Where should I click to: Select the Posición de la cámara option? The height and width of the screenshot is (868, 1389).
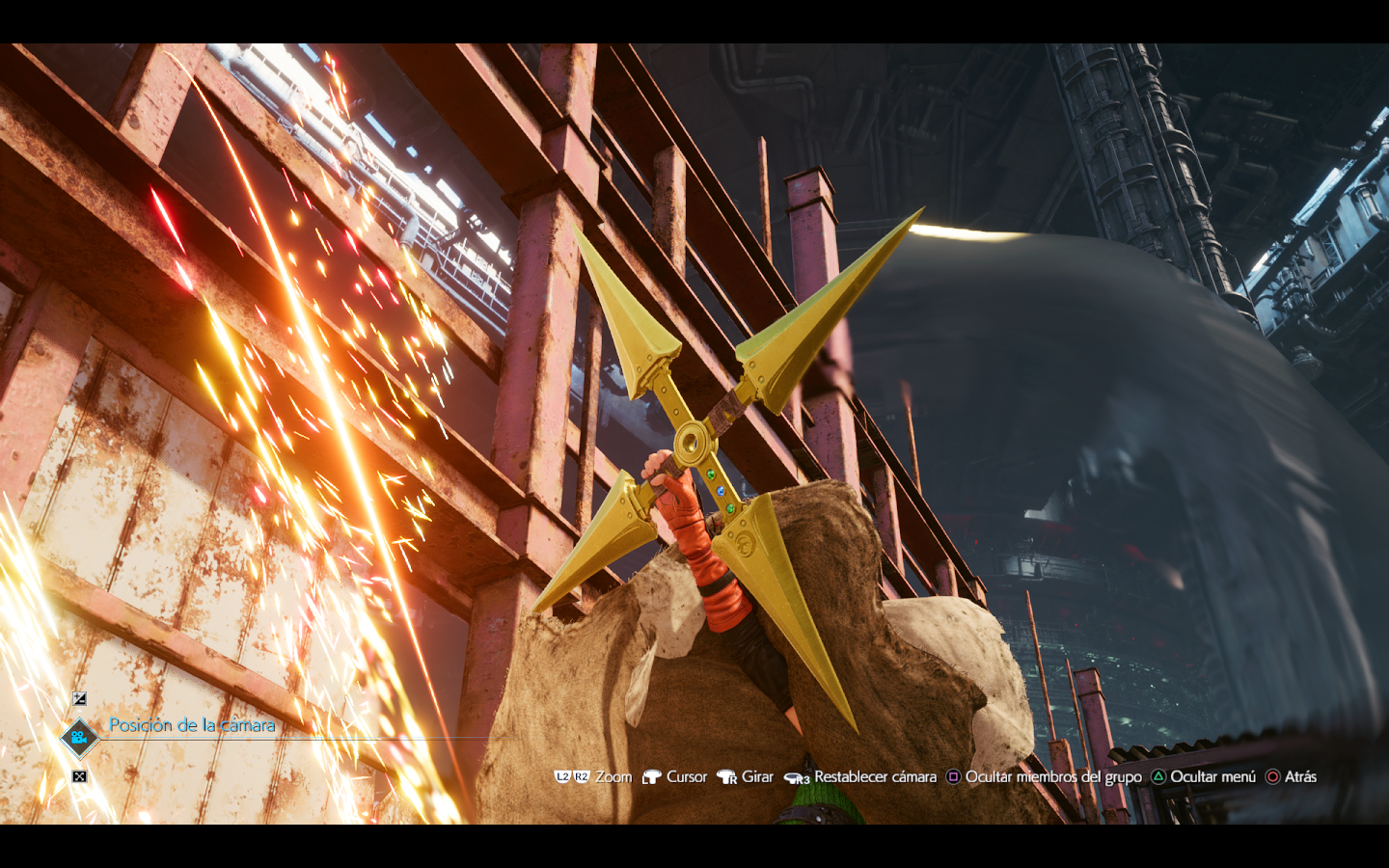(191, 726)
